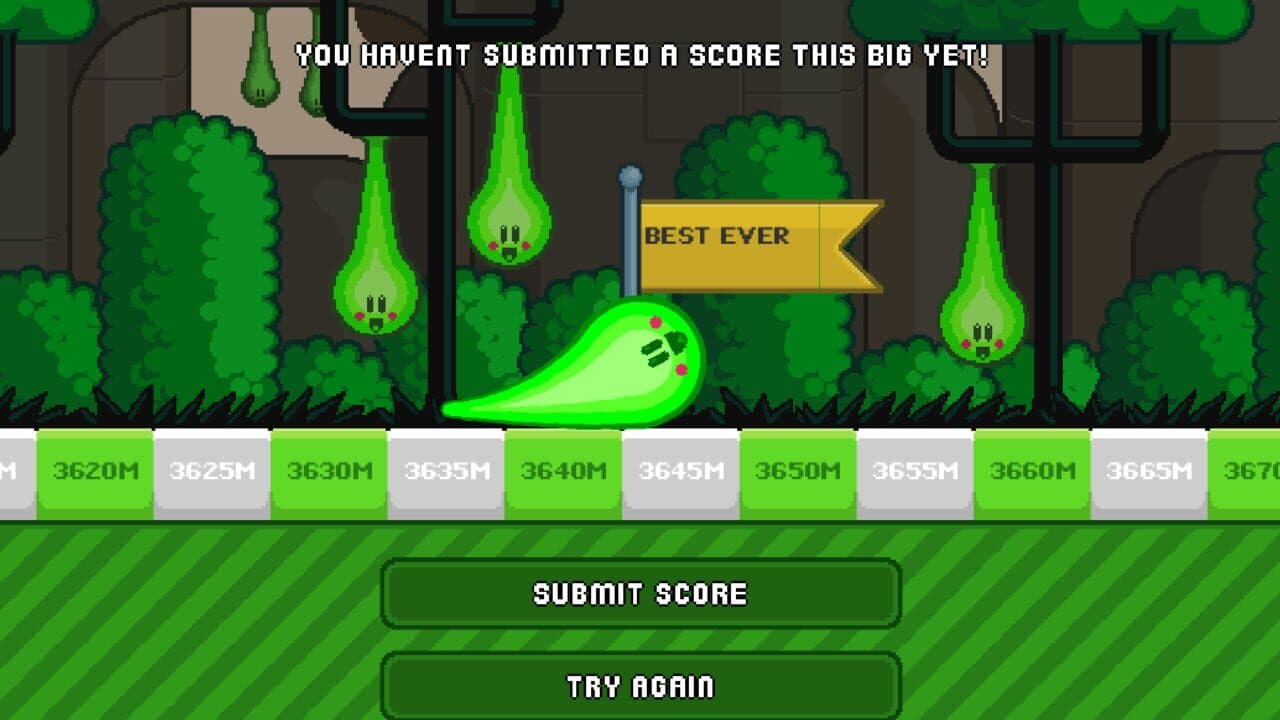Click the striped distance ruler bar
1280x720 pixels.
click(640, 470)
